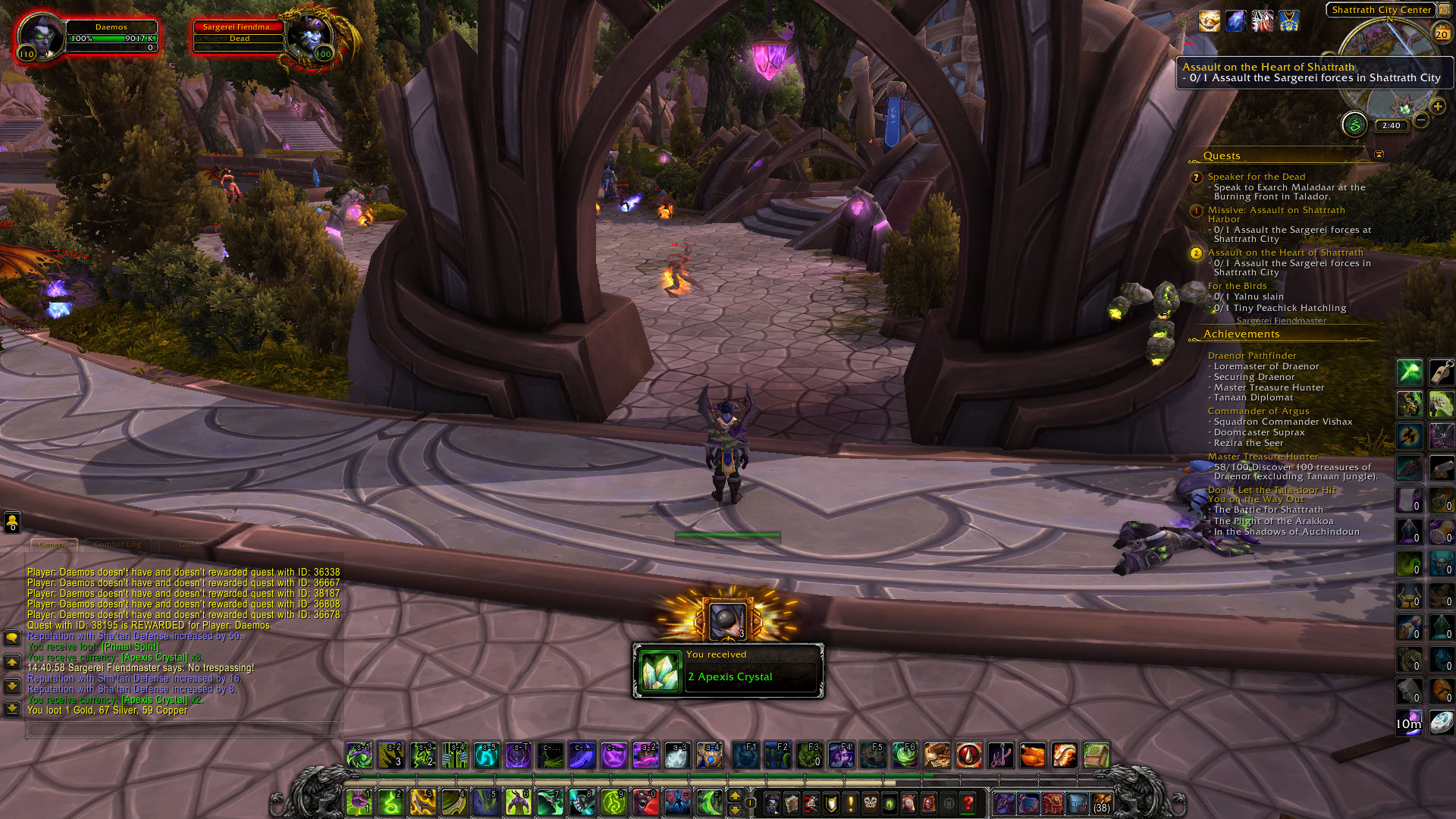Collapse the Quests objective tracker
The height and width of the screenshot is (819, 1456).
pyautogui.click(x=1379, y=155)
